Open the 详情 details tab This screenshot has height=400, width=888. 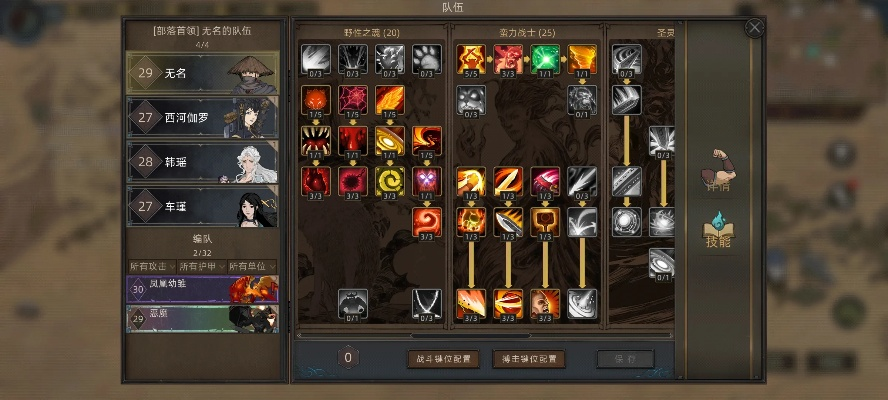tap(718, 170)
